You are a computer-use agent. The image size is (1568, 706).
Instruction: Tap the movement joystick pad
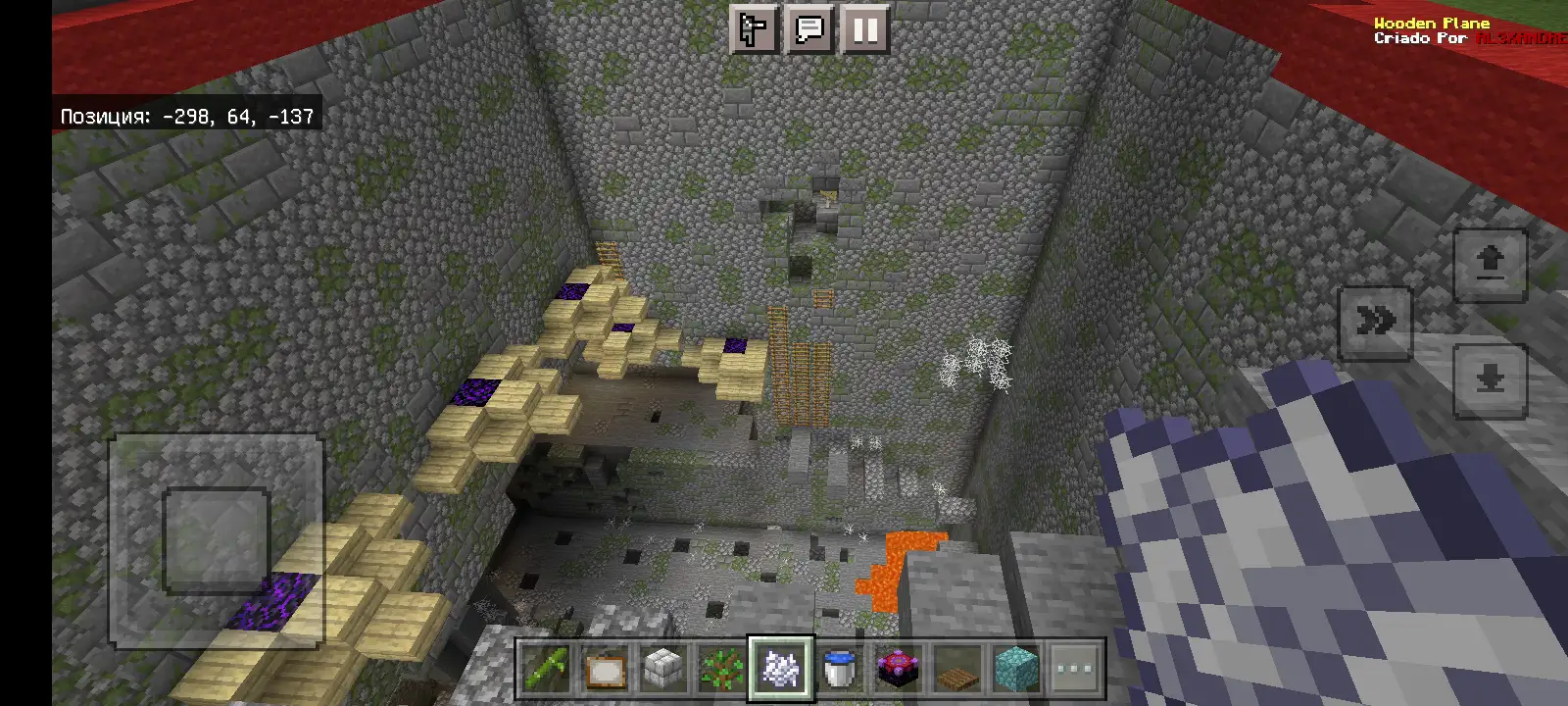point(216,540)
